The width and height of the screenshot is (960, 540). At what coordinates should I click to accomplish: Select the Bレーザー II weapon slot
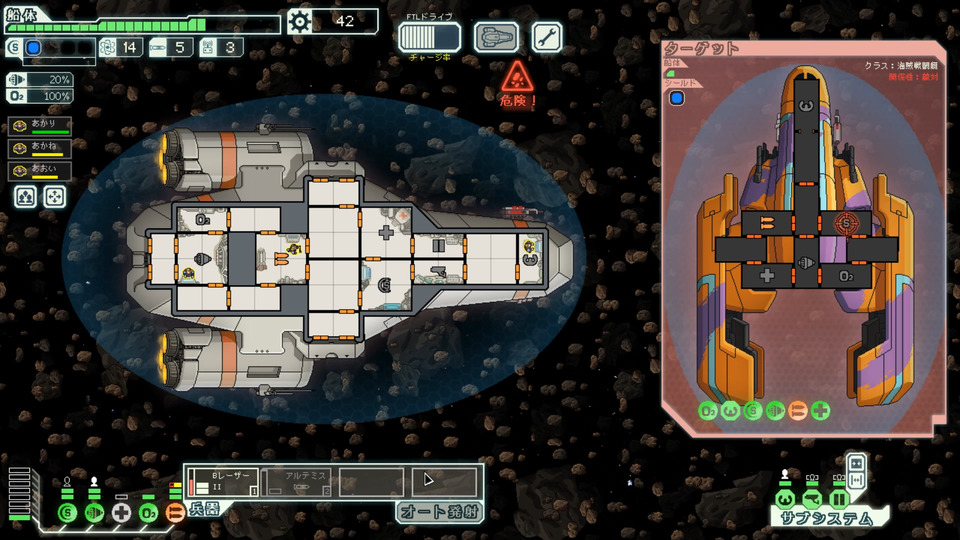pos(223,481)
